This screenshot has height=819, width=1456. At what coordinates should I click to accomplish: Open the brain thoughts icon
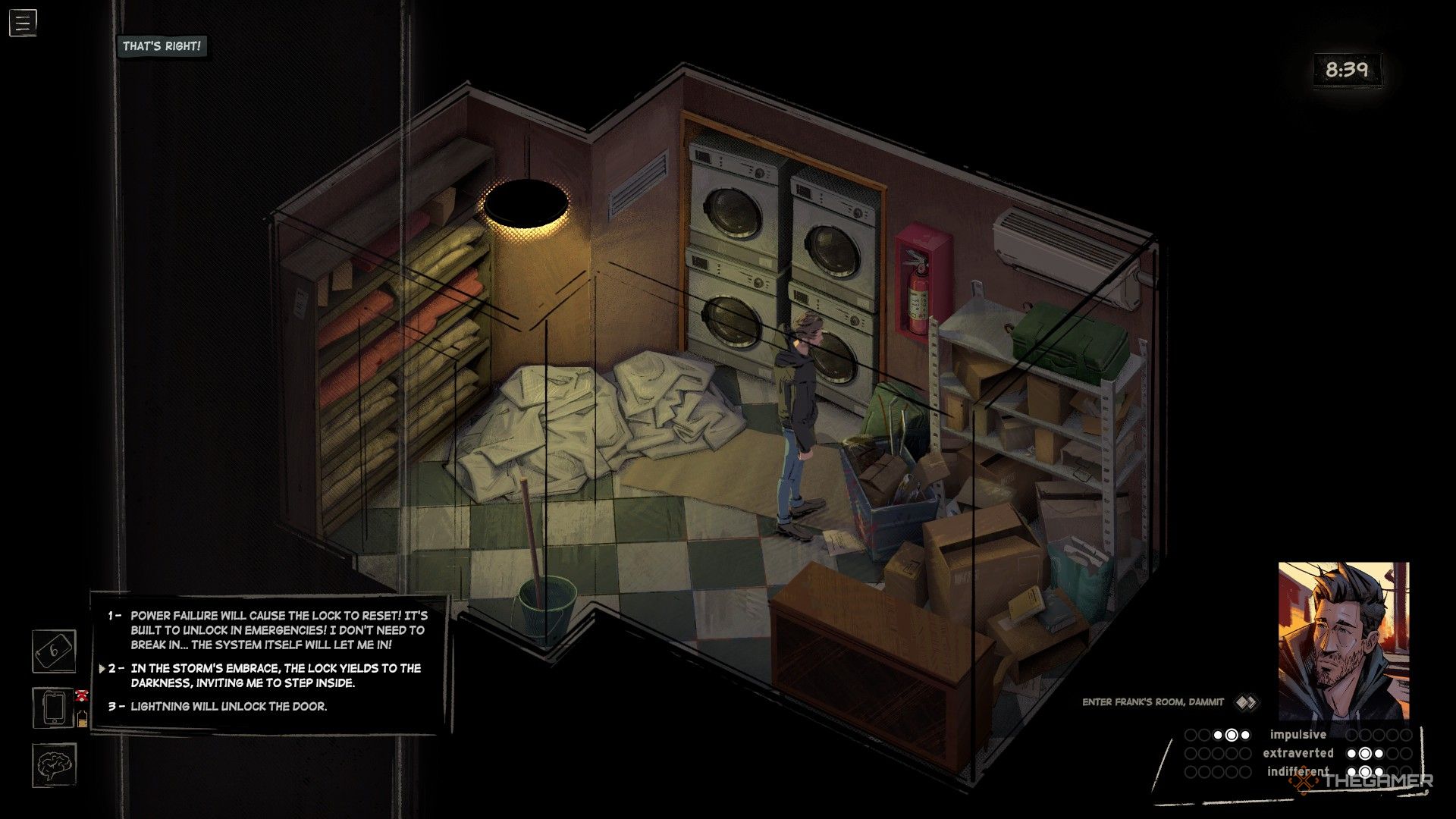pyautogui.click(x=54, y=764)
